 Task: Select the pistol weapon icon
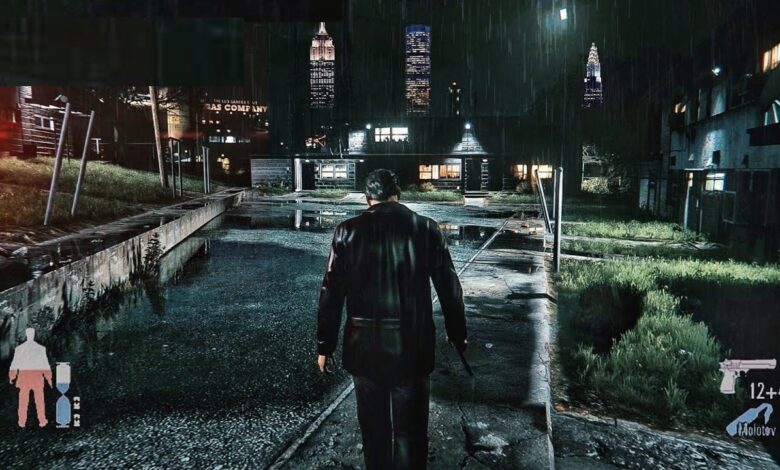pos(745,370)
